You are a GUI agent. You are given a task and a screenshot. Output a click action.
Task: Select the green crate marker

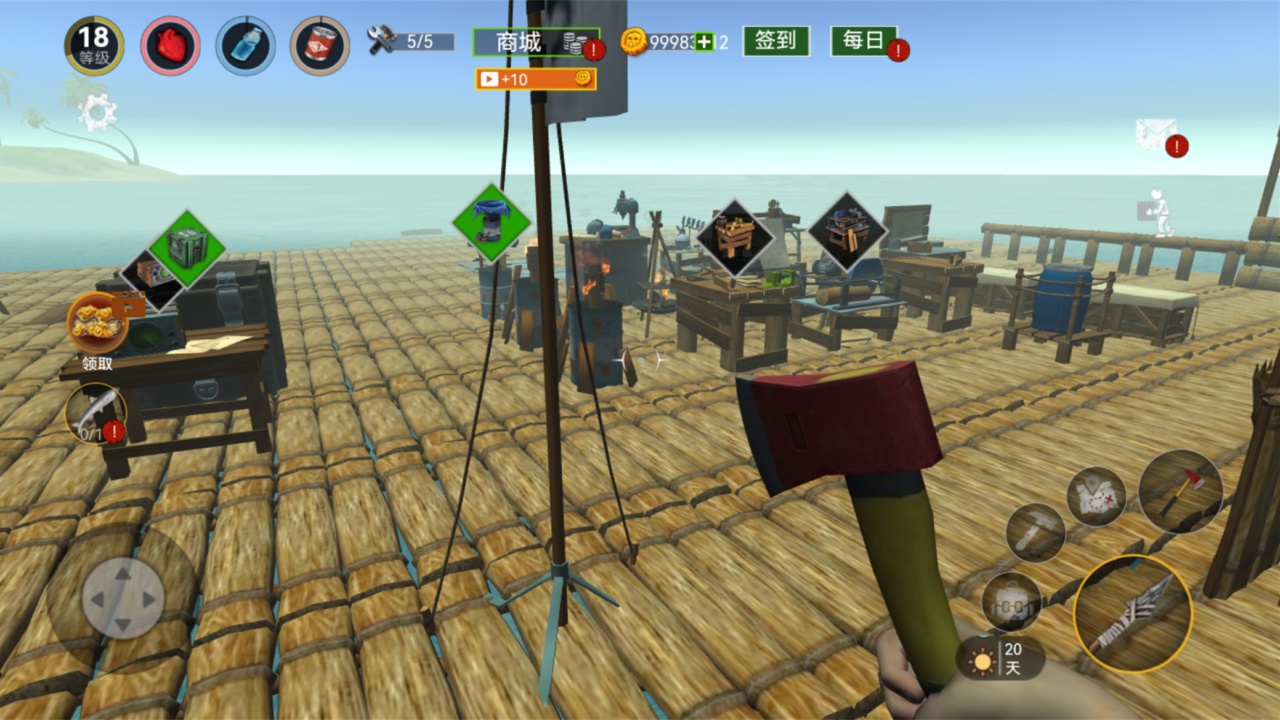(x=186, y=248)
